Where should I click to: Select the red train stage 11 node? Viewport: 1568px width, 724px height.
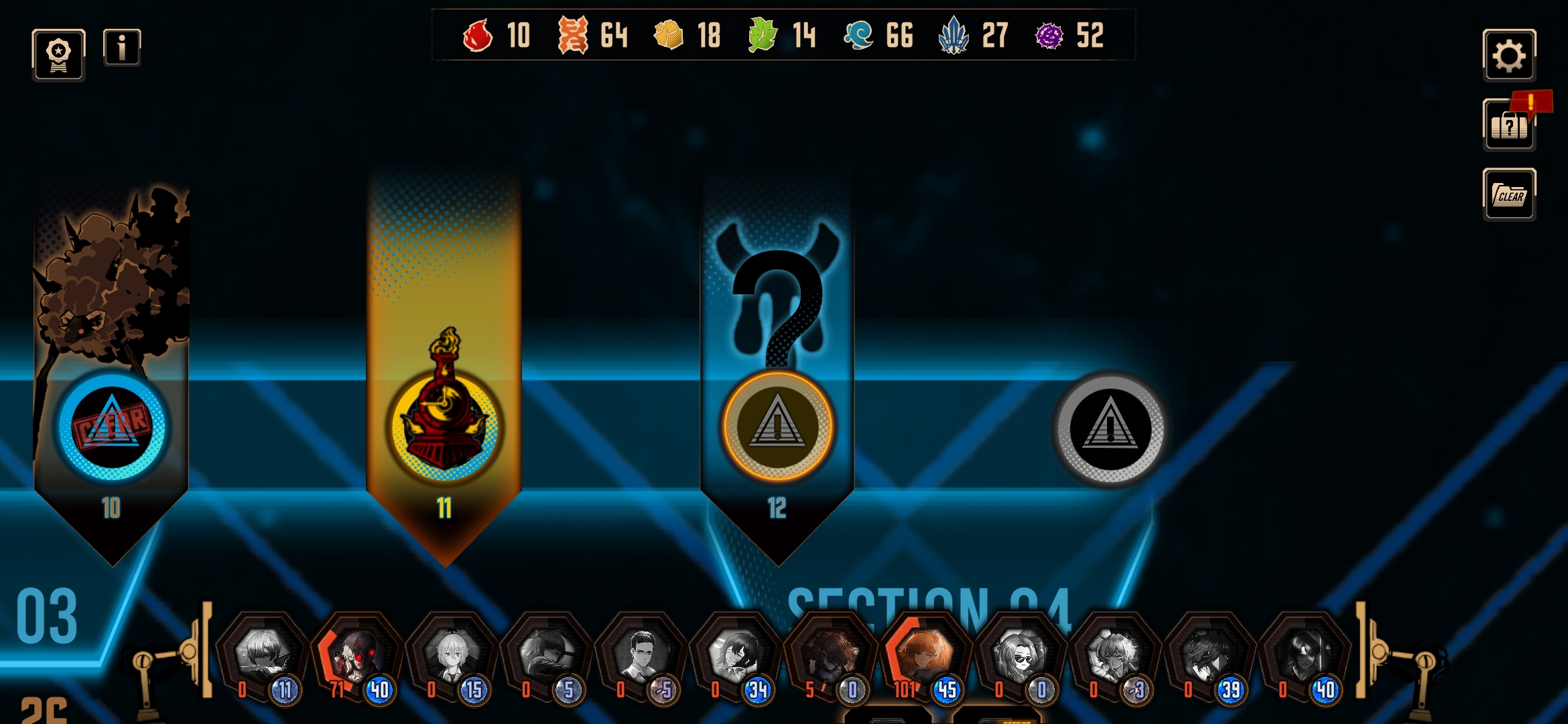click(444, 427)
